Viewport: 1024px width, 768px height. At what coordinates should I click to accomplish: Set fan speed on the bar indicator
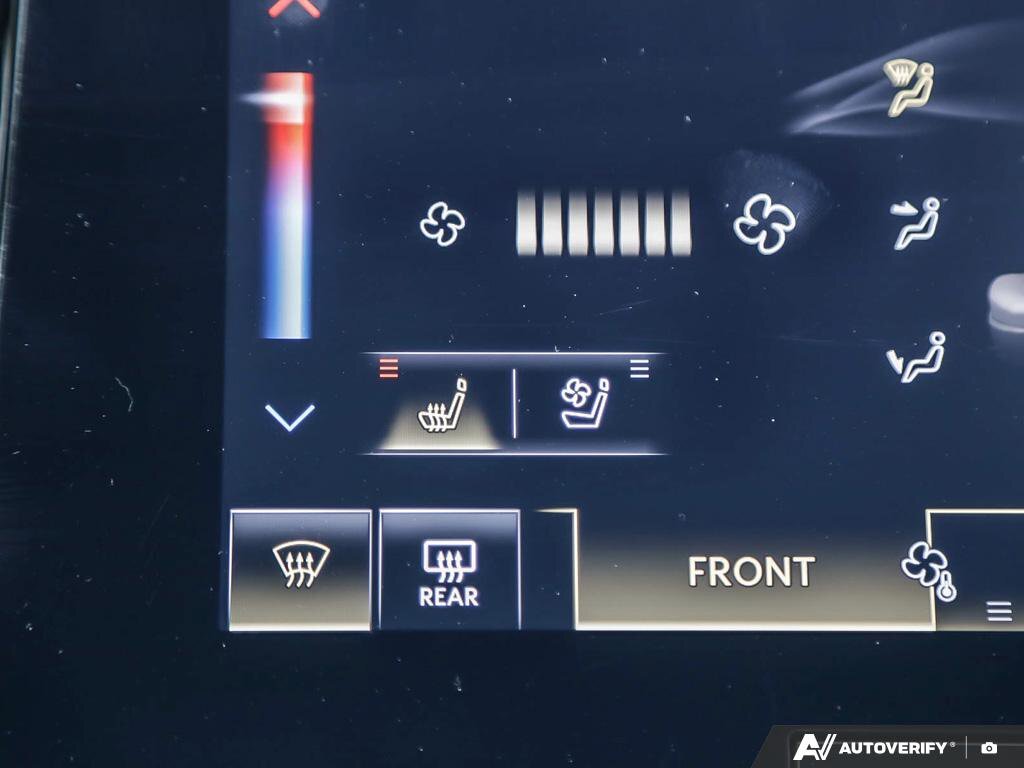603,223
